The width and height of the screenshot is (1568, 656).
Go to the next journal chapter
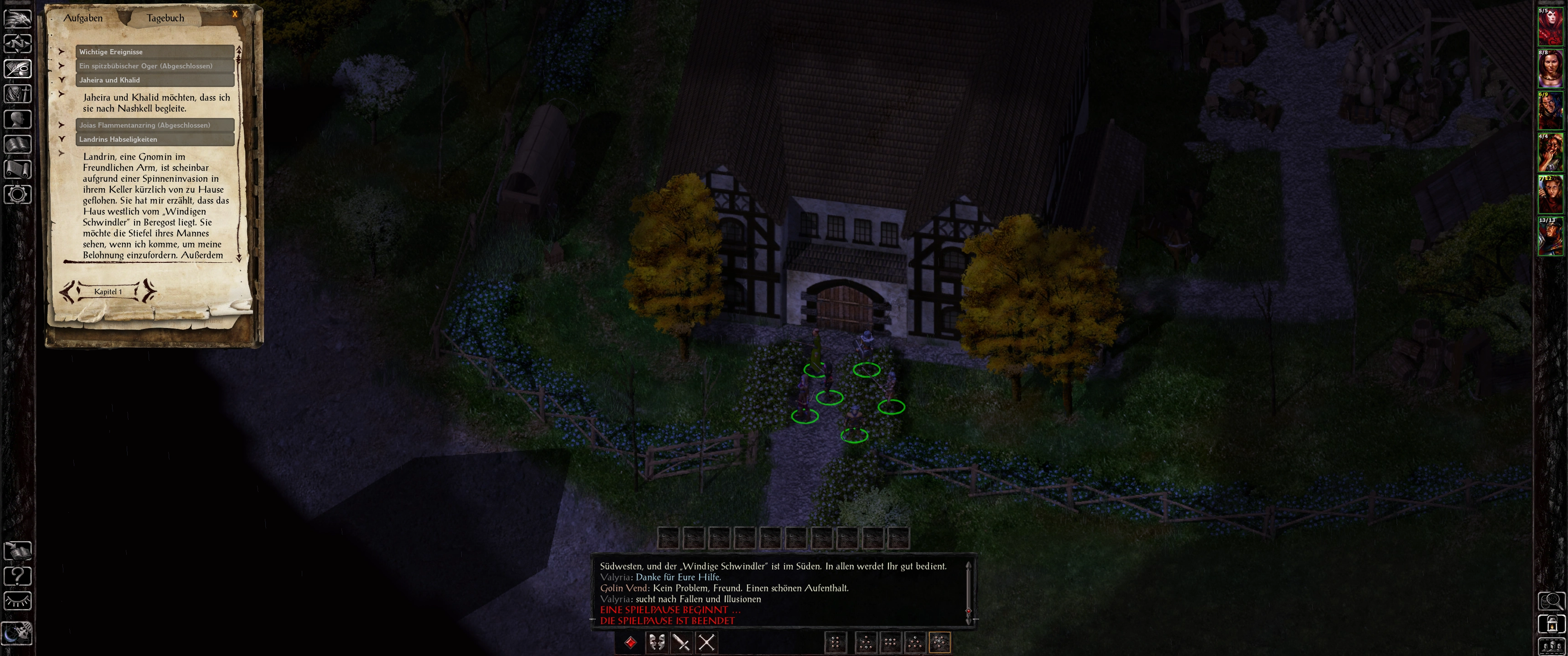coord(149,292)
